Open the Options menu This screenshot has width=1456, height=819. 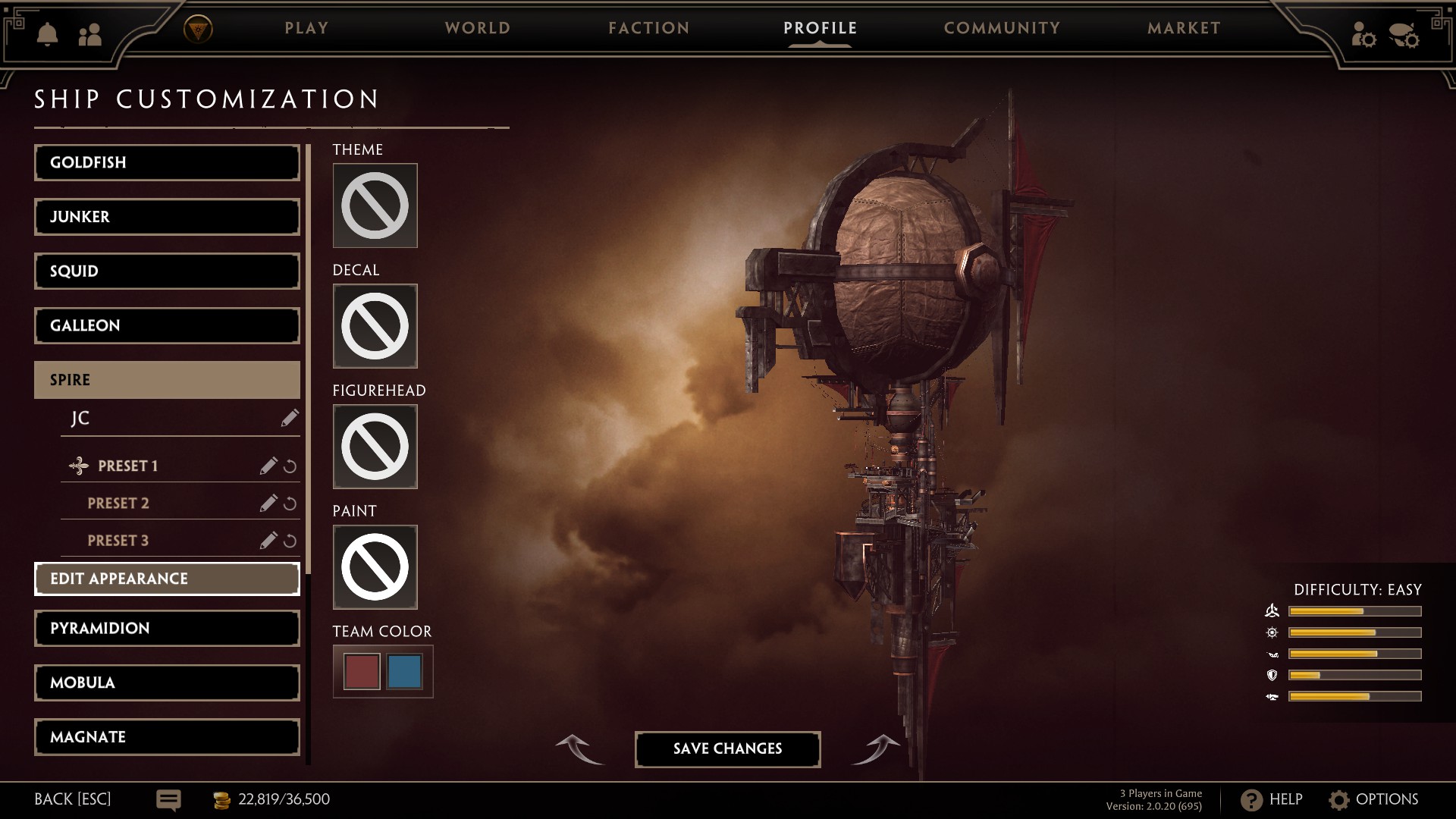pos(1373,799)
